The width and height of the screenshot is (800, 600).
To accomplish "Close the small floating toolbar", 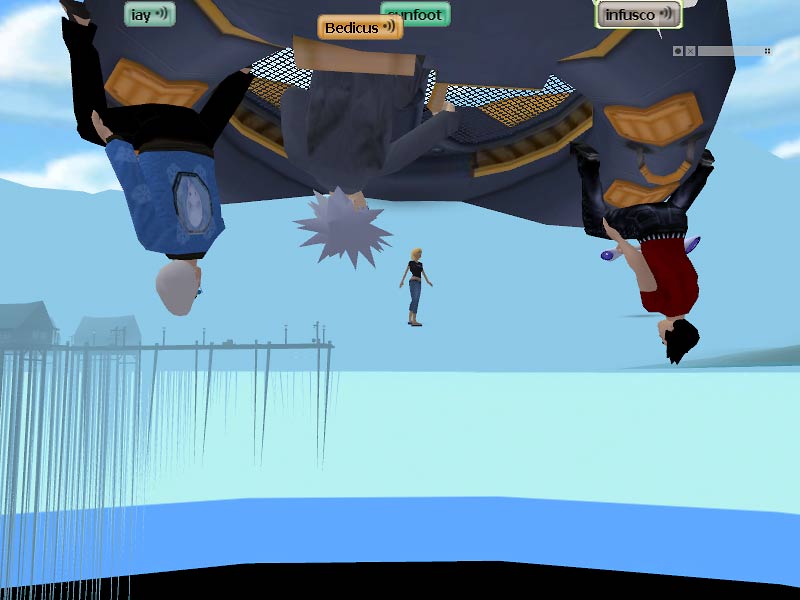I will (690, 51).
